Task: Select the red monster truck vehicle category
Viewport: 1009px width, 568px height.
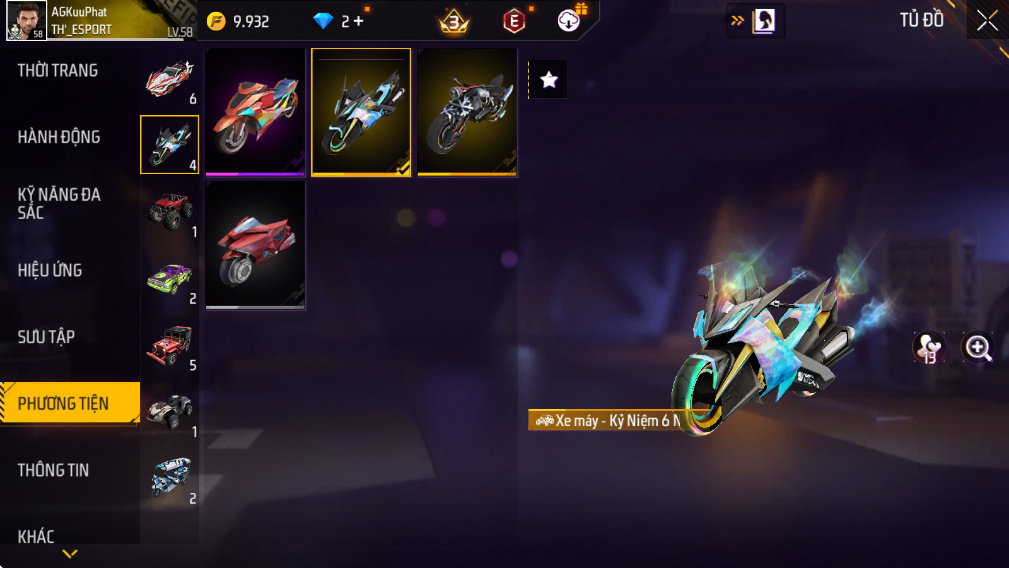Action: 169,210
